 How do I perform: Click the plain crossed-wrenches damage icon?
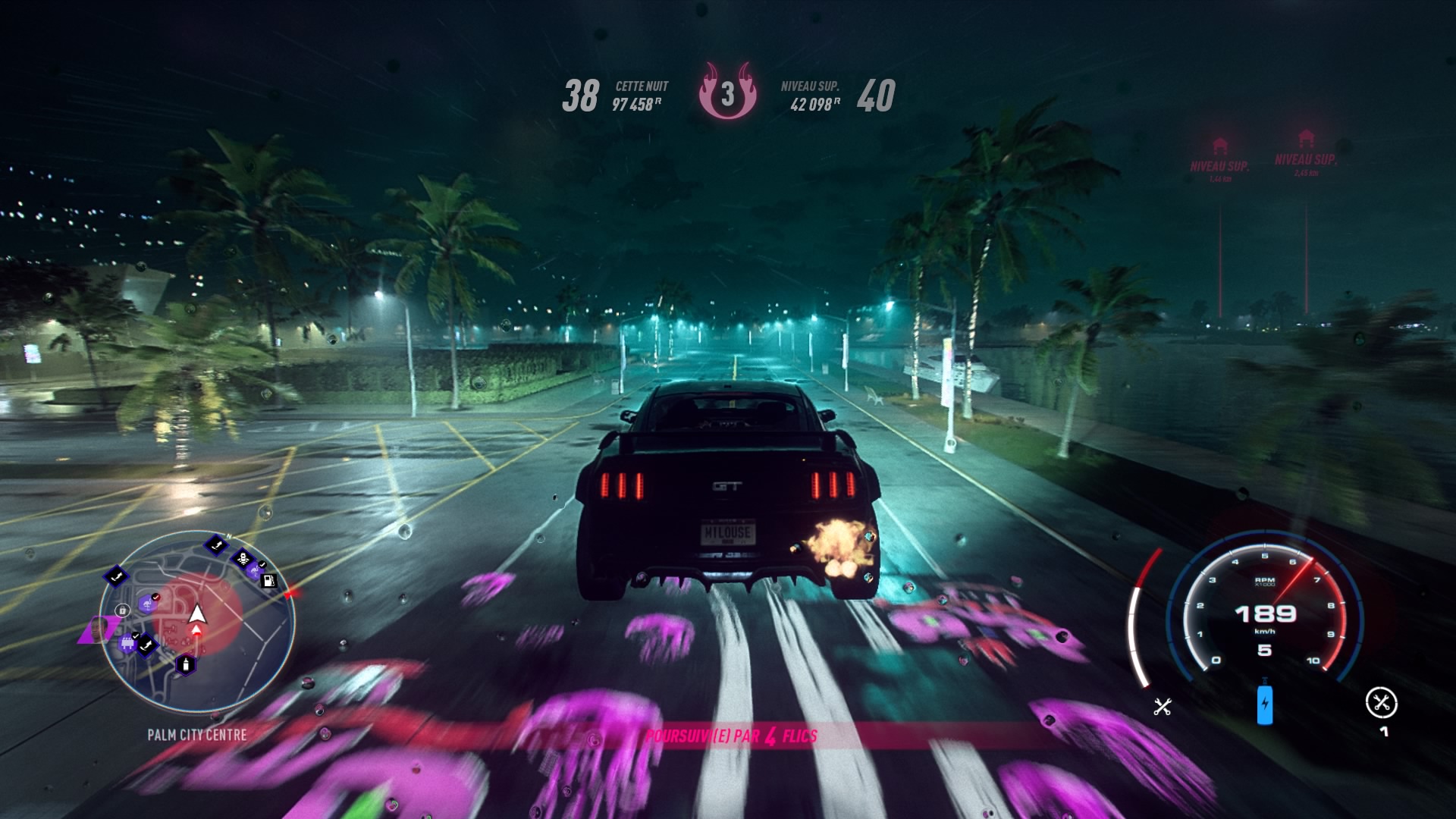pyautogui.click(x=1163, y=708)
